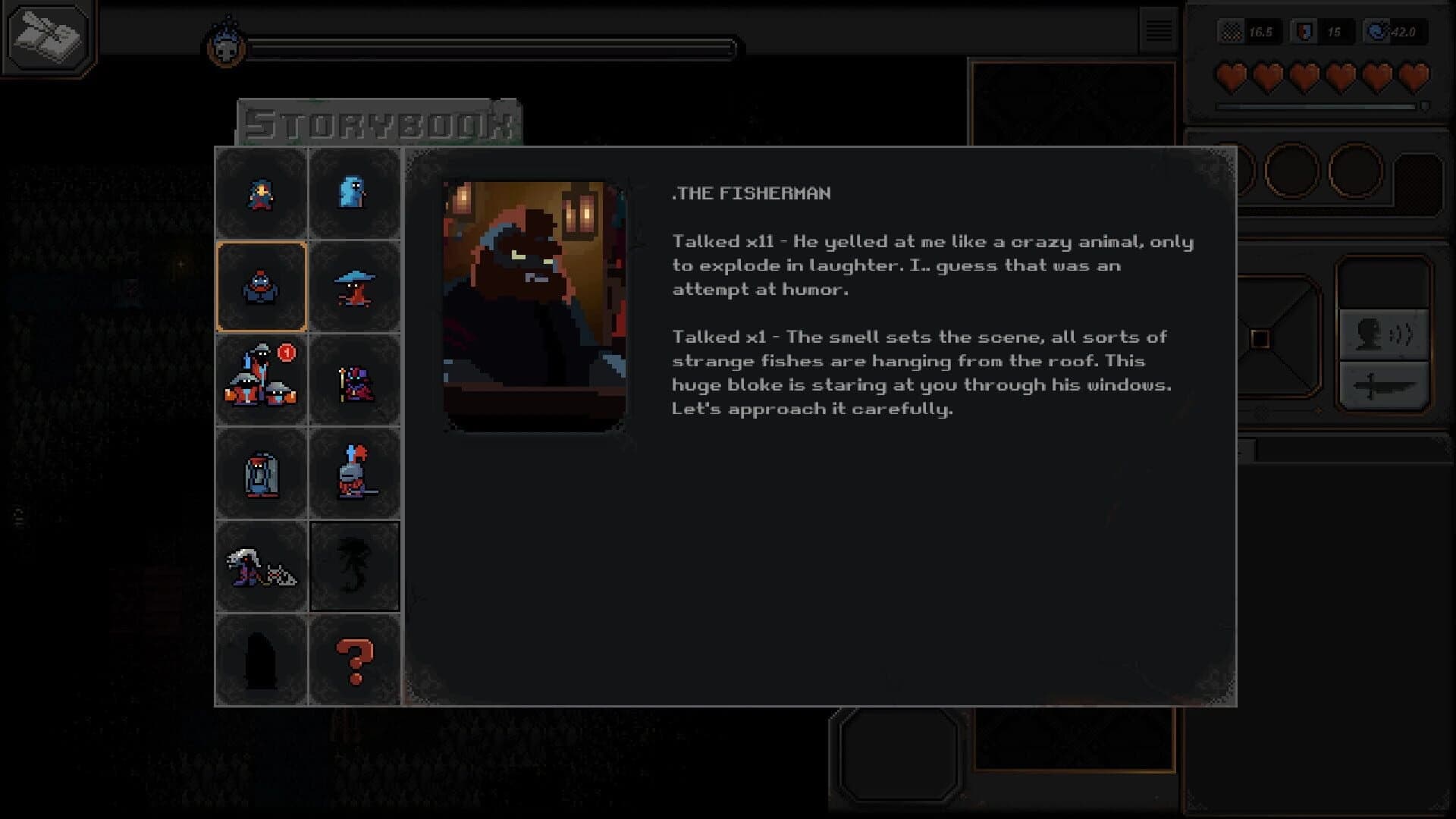Select the Fisherman entry in the Storybook grid
Image resolution: width=1456 pixels, height=819 pixels.
click(x=262, y=286)
